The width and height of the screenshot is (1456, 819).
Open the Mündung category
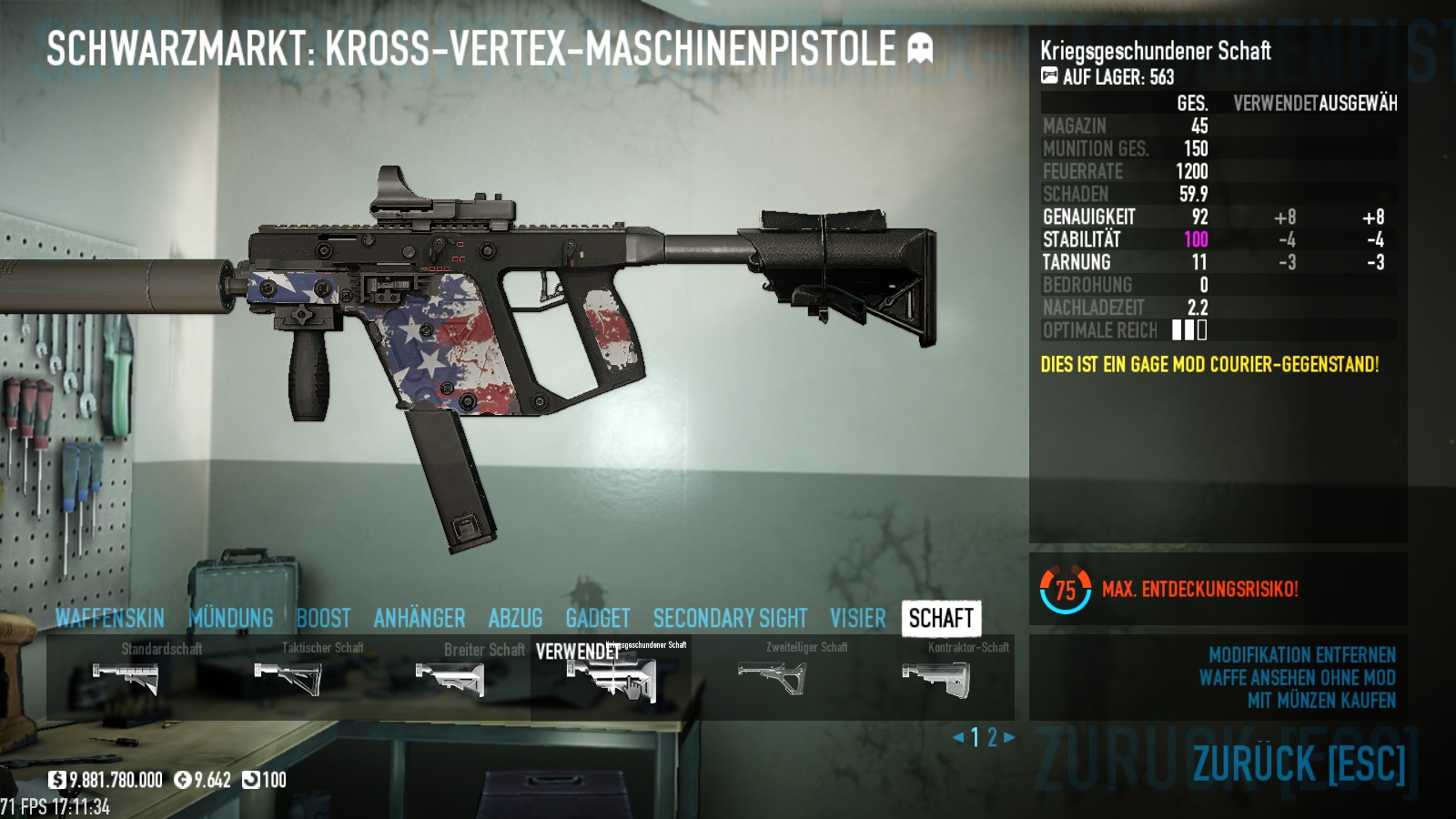[231, 619]
